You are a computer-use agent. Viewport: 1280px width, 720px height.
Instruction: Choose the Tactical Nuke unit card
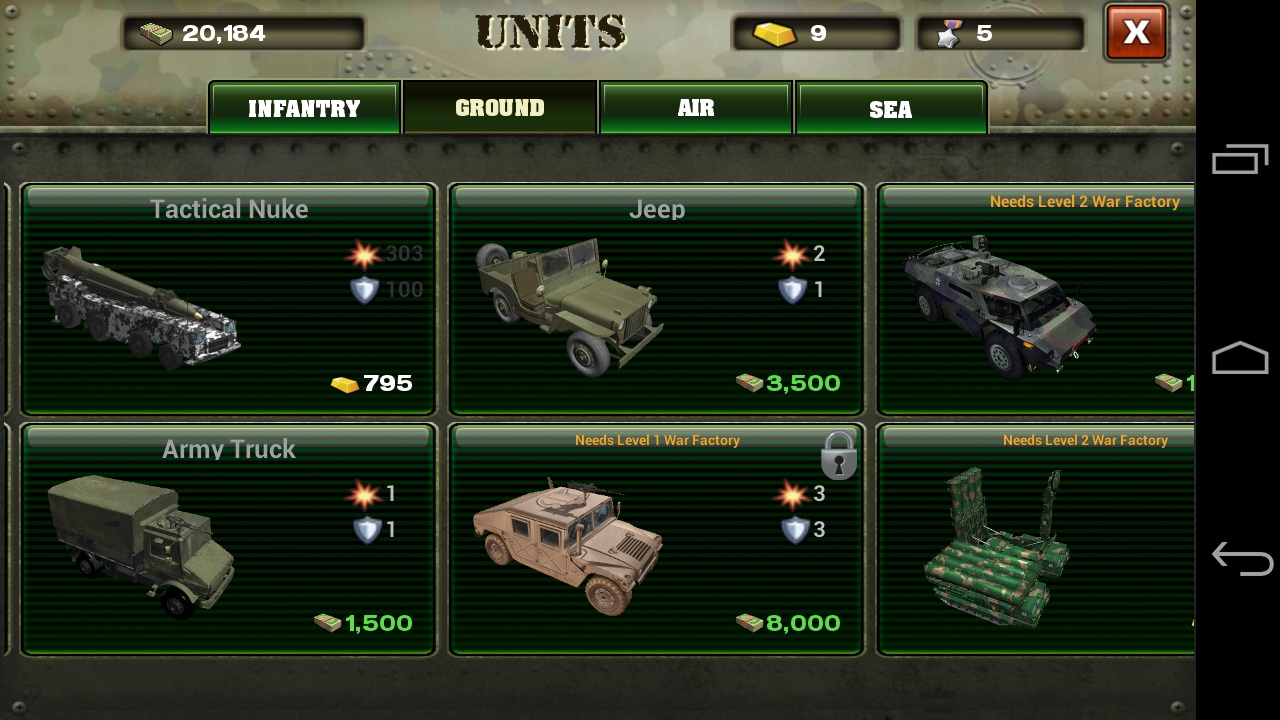(x=229, y=299)
